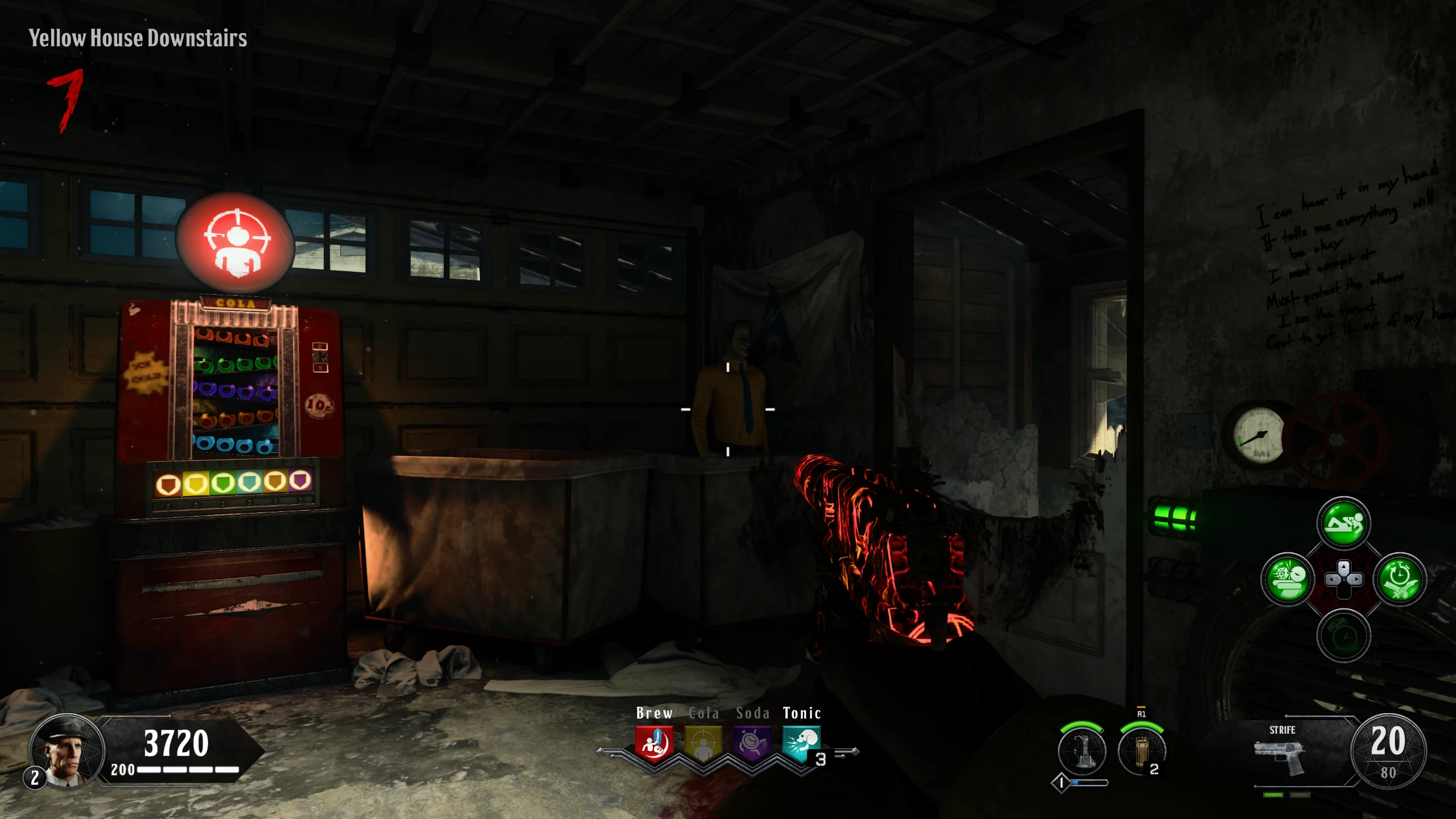Activate the top elixir with the prone figure
Screen dimensions: 1456x819
tap(1343, 524)
